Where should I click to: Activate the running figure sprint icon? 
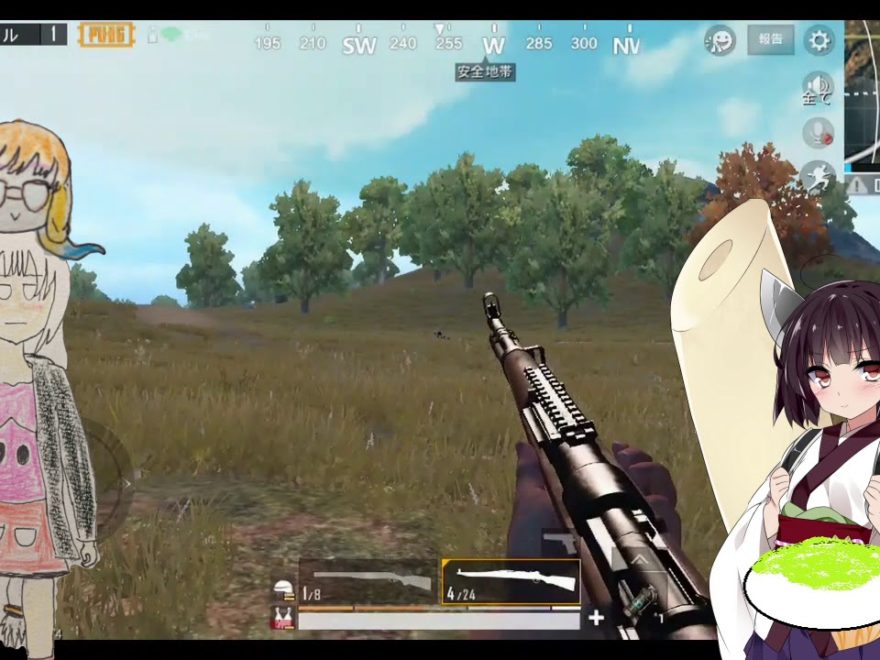pyautogui.click(x=817, y=177)
